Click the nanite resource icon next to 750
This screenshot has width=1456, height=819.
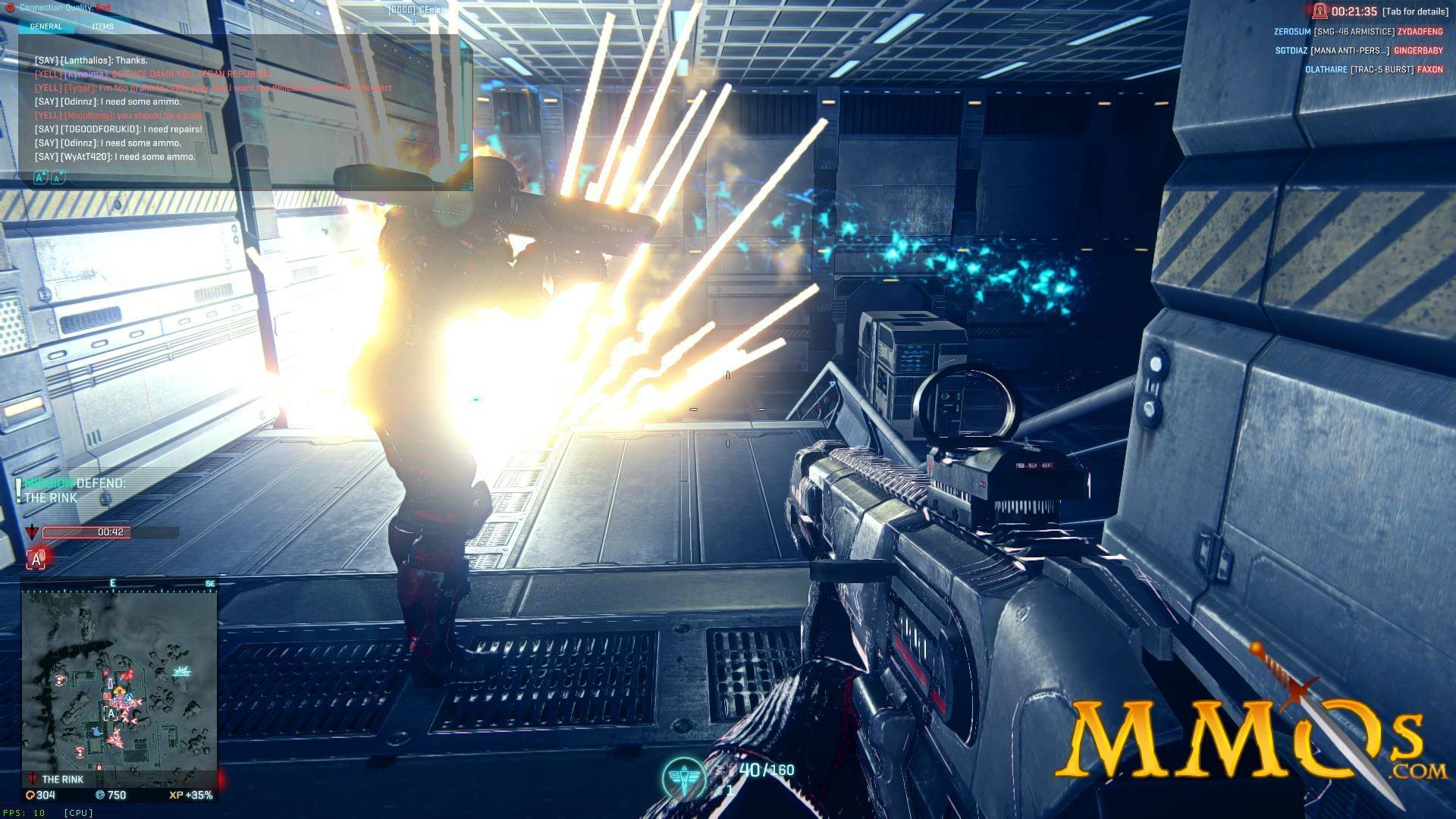(x=99, y=795)
